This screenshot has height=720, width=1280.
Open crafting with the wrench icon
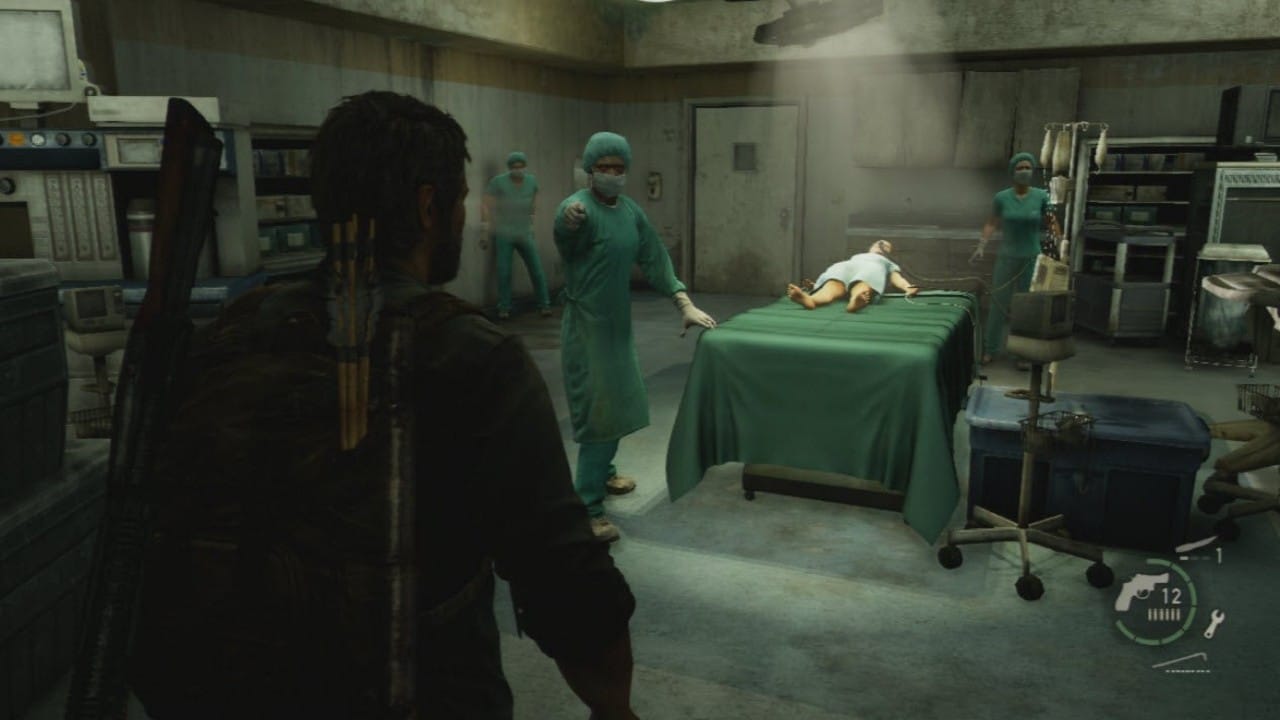click(x=1215, y=620)
